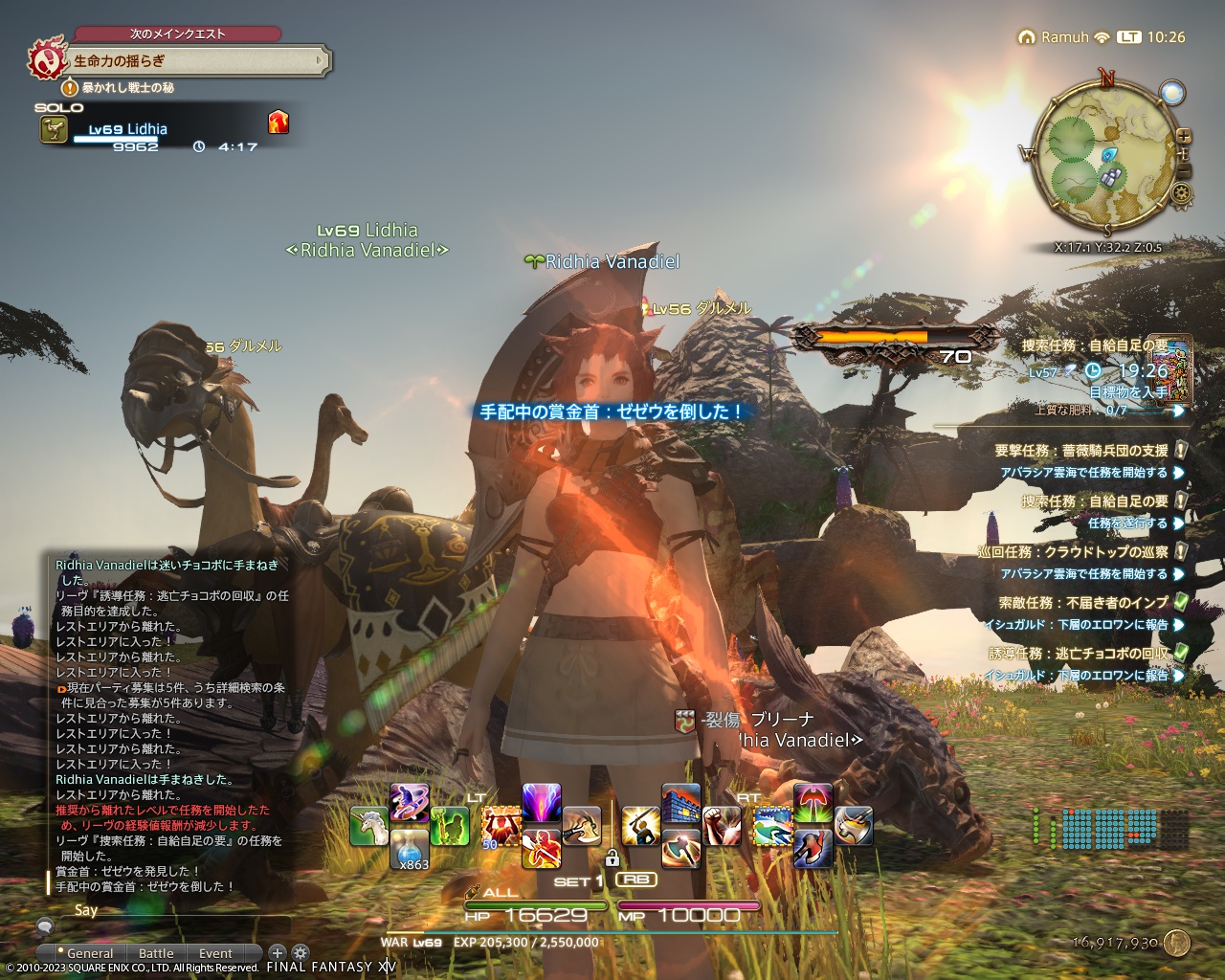This screenshot has width=1225, height=980.
Task: Click the + button to add a chat tab
Action: pos(277,954)
